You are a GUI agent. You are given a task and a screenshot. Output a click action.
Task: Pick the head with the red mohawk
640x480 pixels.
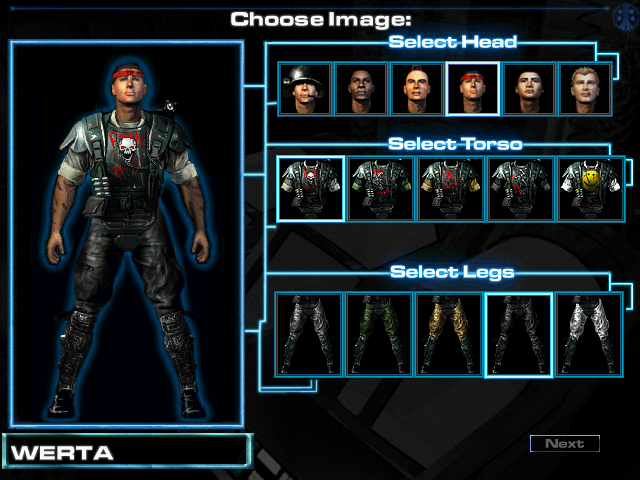click(416, 90)
